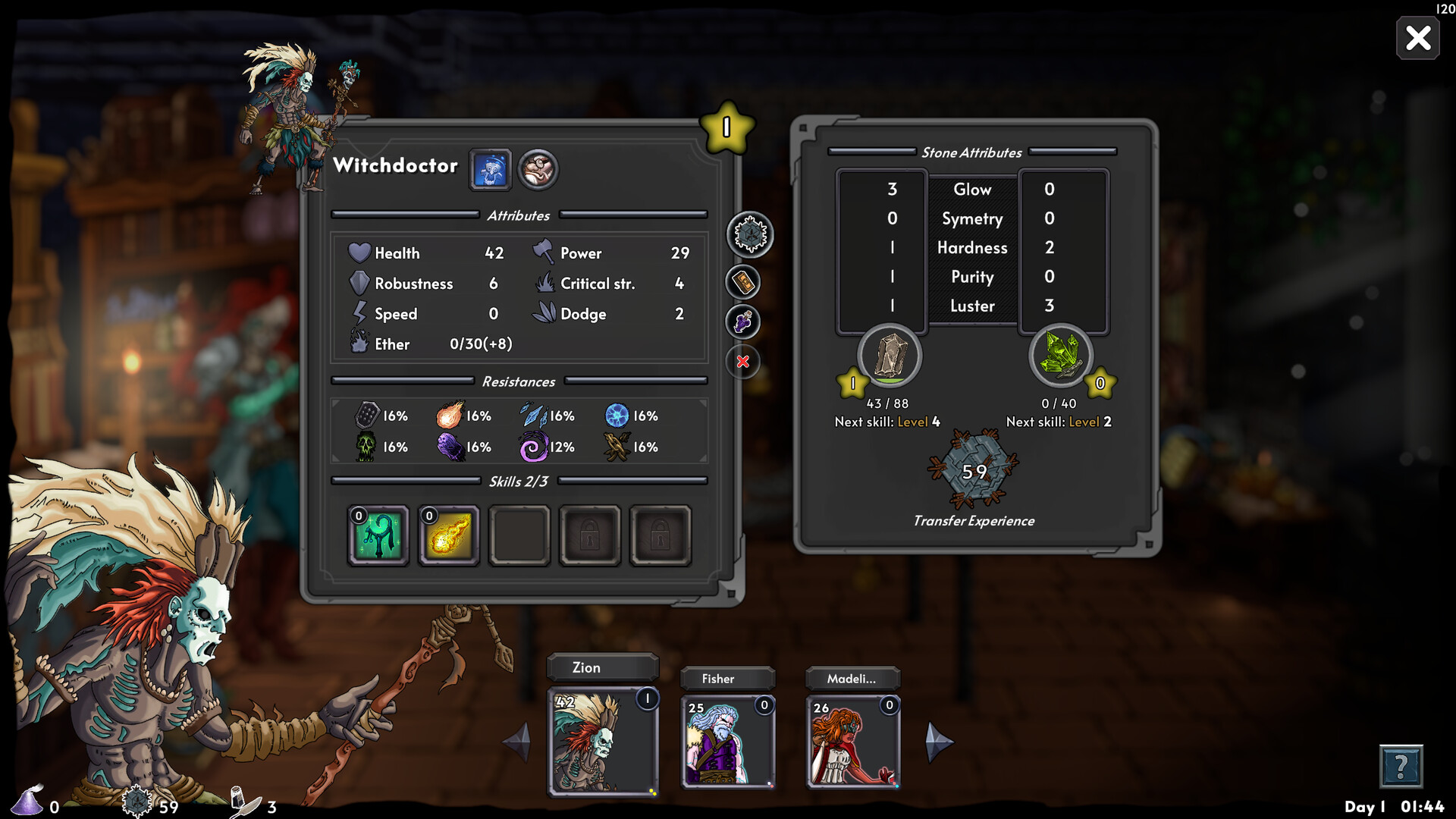This screenshot has width=1456, height=819.
Task: Expand the locked fourth skill slot
Action: 589,534
